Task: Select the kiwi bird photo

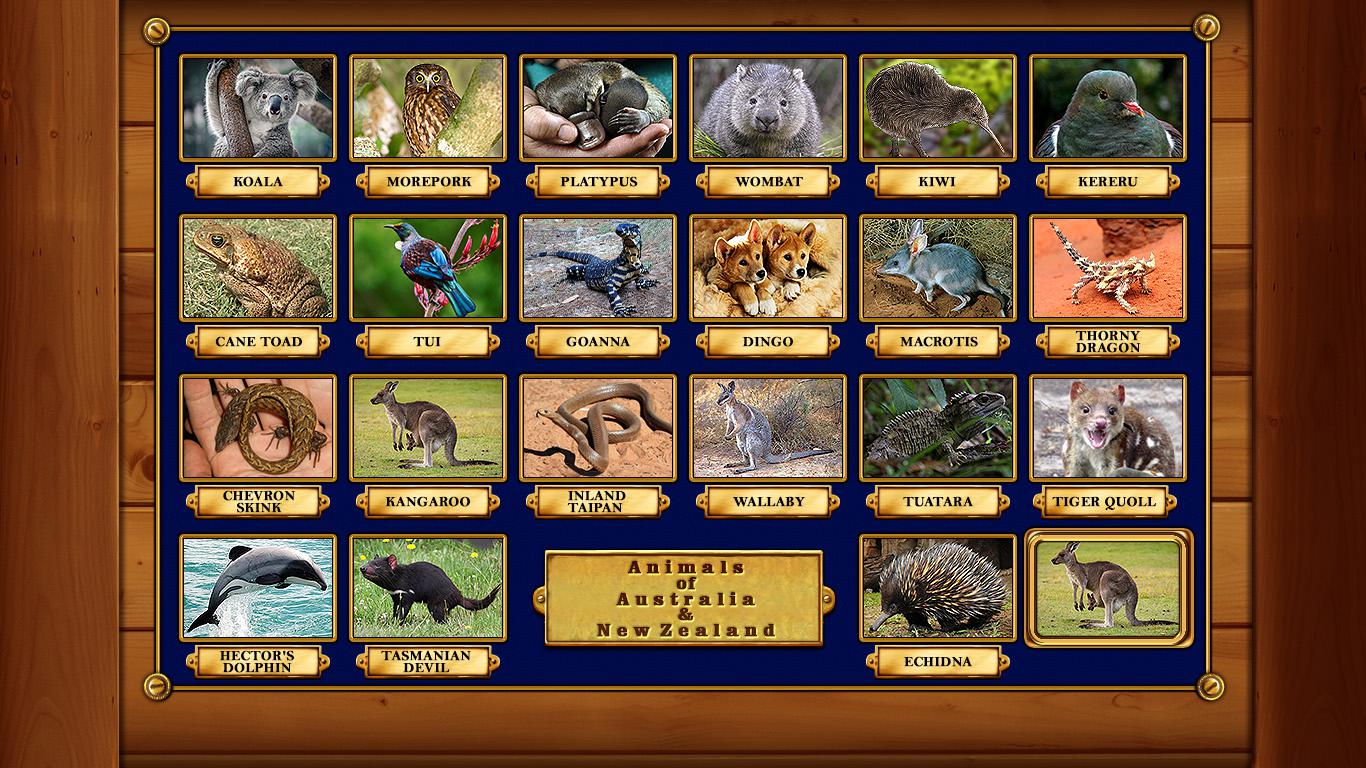Action: point(938,108)
